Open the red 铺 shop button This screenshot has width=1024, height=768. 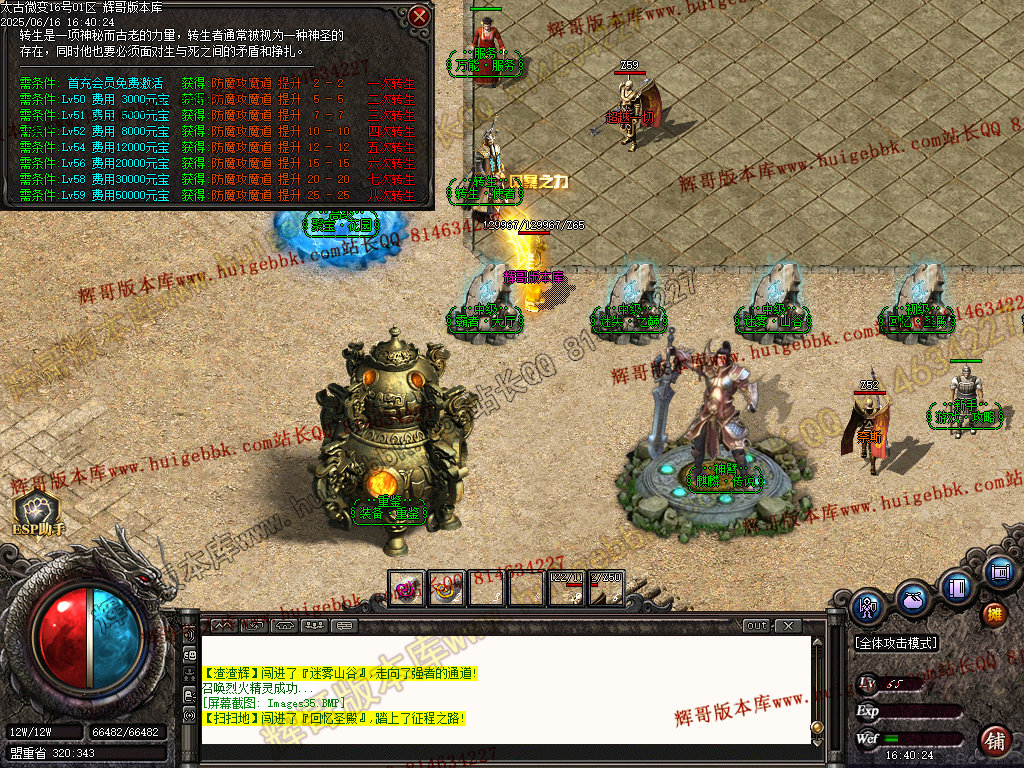(x=995, y=741)
